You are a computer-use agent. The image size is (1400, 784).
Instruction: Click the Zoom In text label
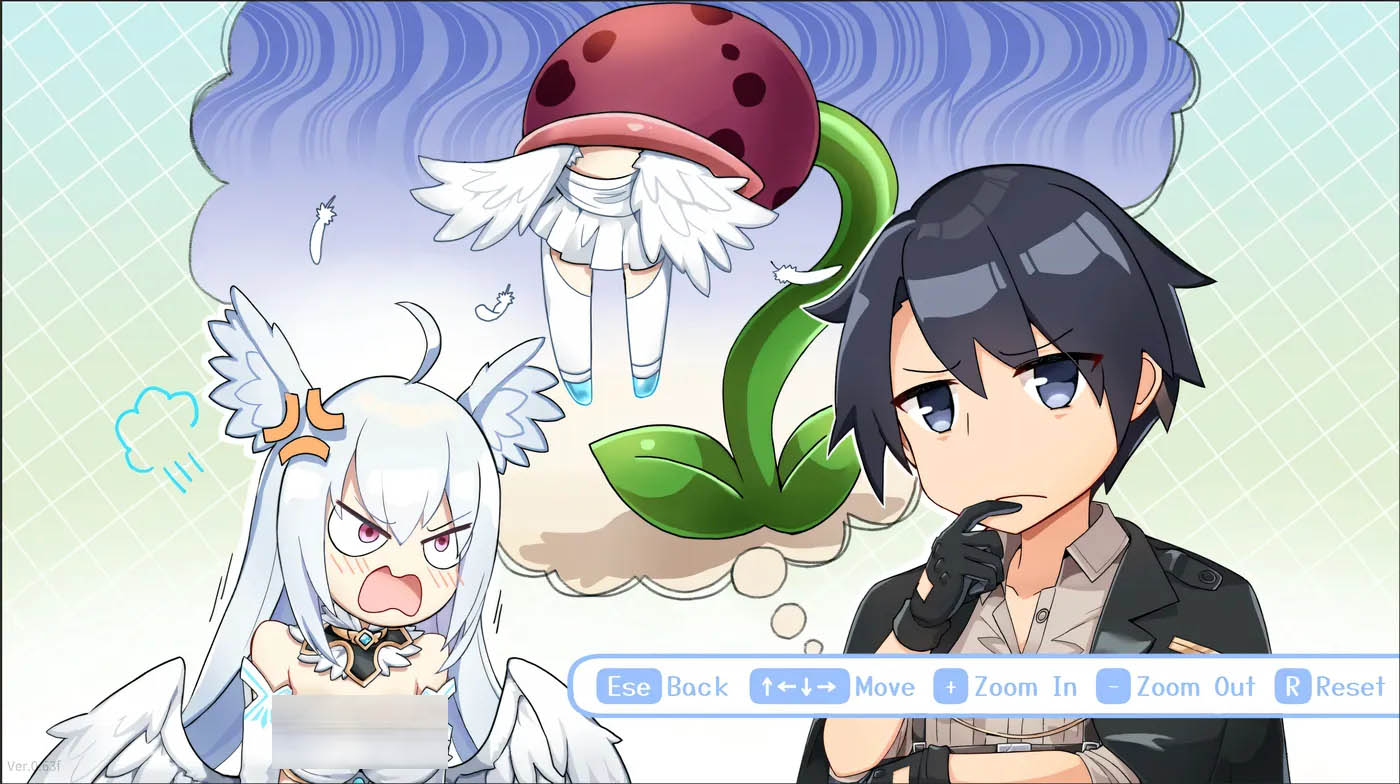(x=1024, y=687)
